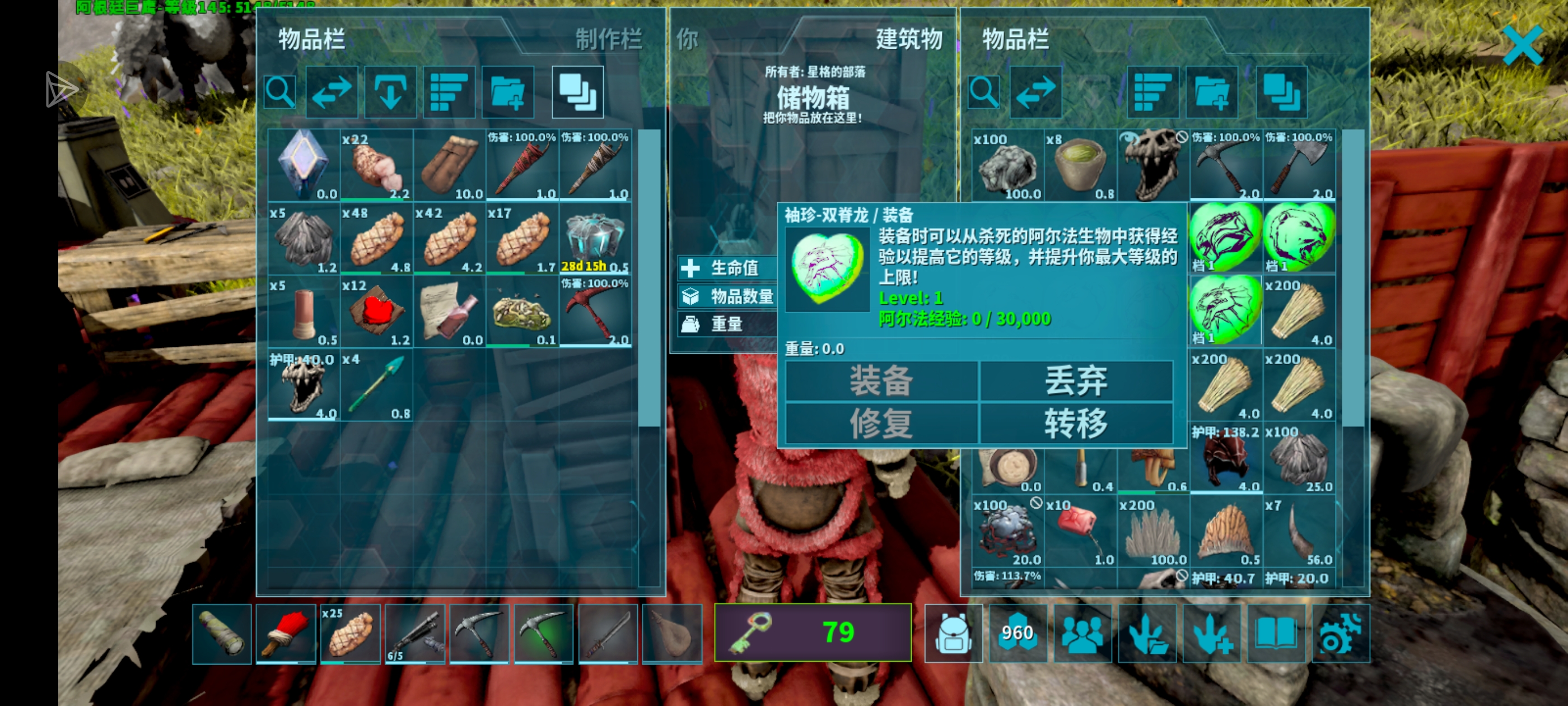Open the sort options icon in left inventory

(449, 92)
